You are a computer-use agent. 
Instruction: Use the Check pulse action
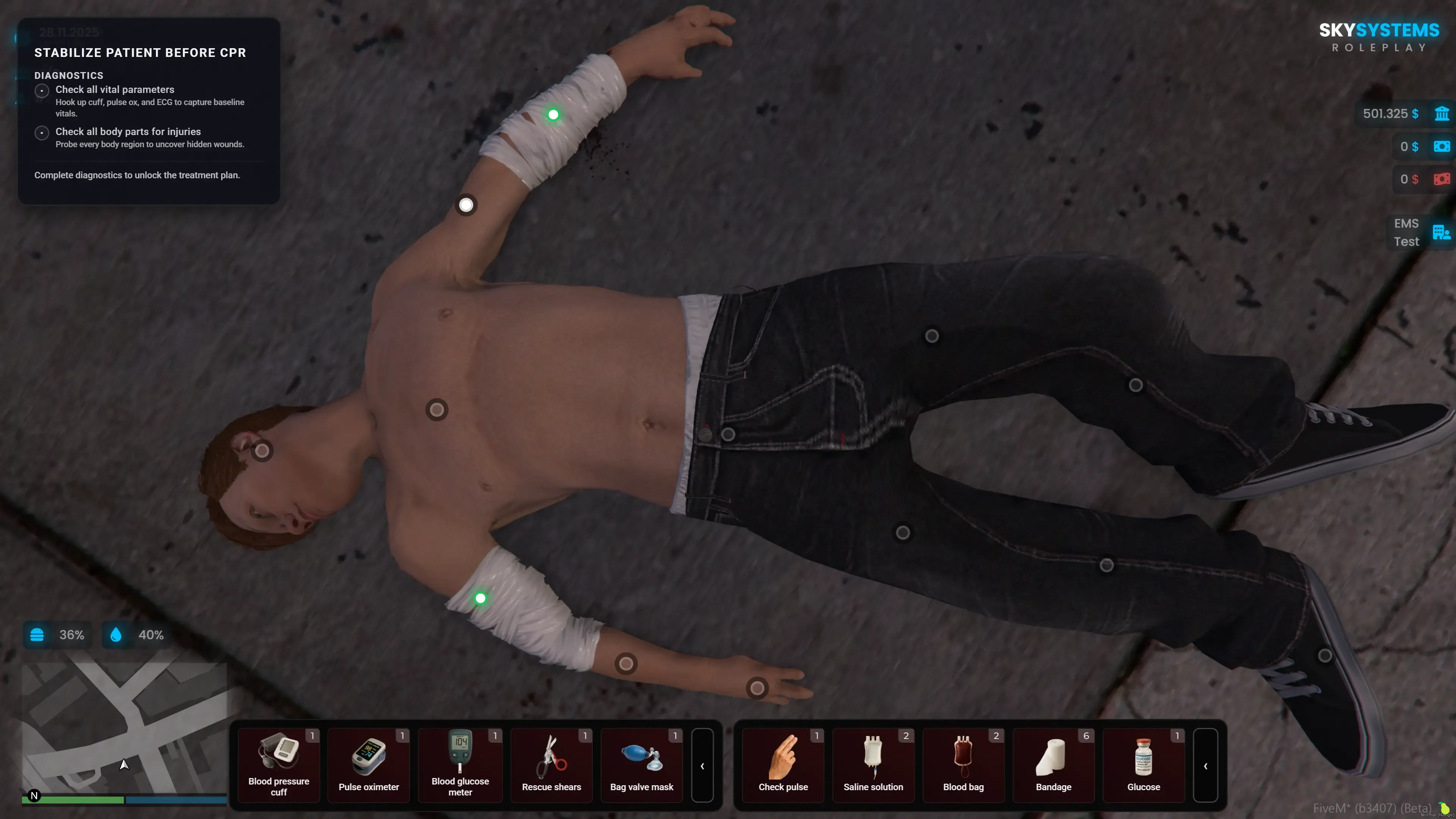point(783,765)
